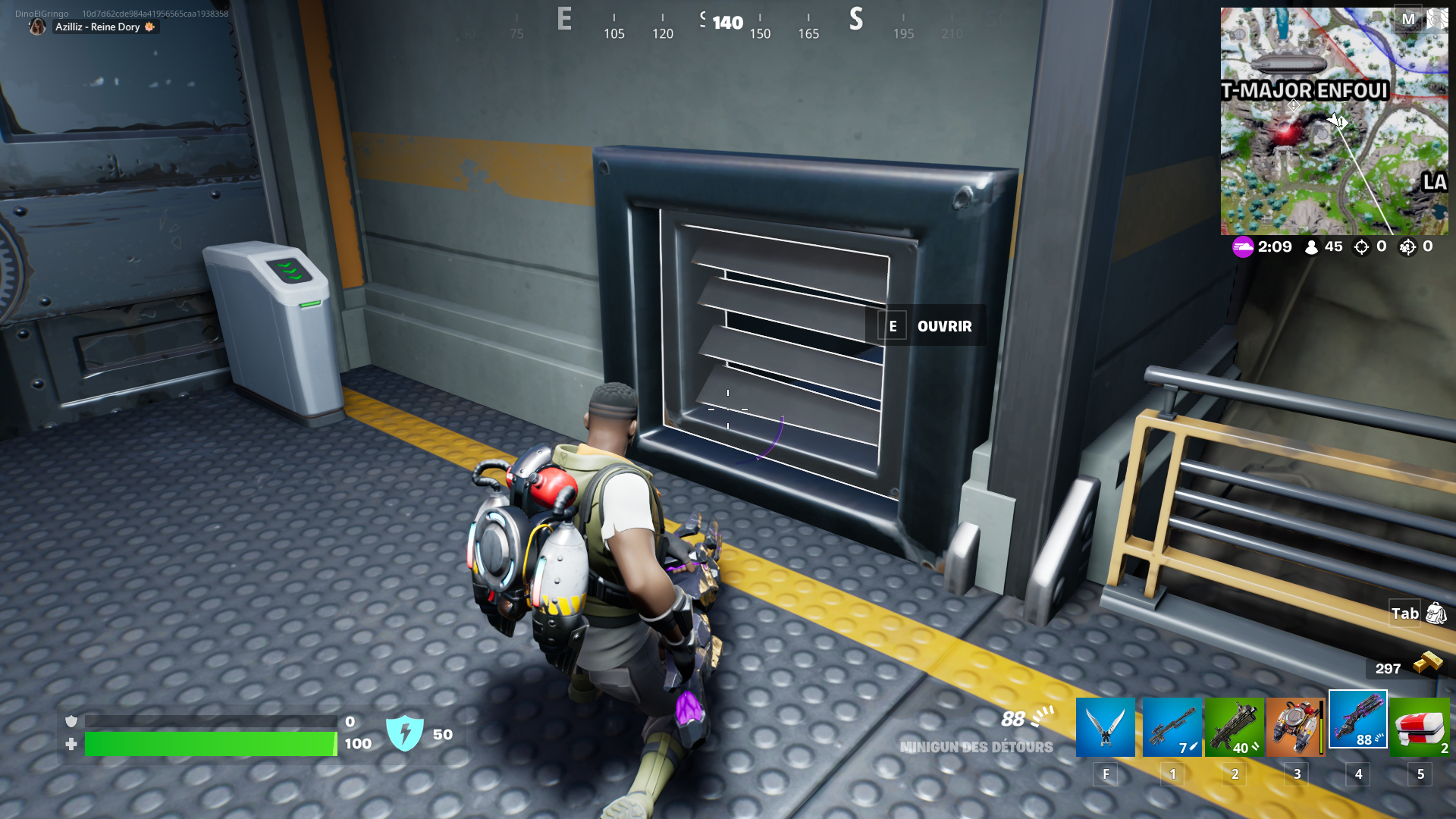Click the green health bar showing 100

click(x=210, y=744)
